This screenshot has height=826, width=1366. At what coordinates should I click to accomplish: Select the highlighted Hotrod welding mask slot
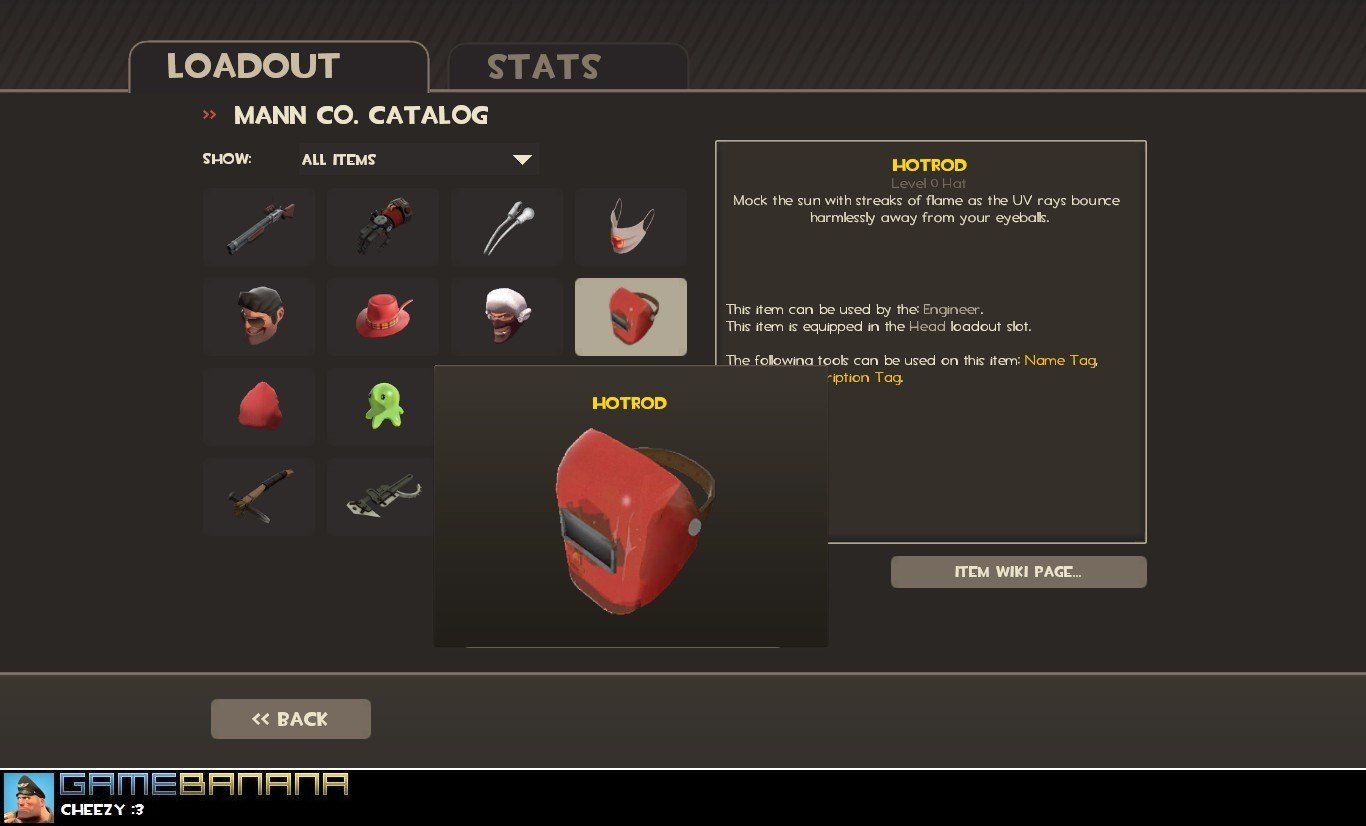click(631, 317)
